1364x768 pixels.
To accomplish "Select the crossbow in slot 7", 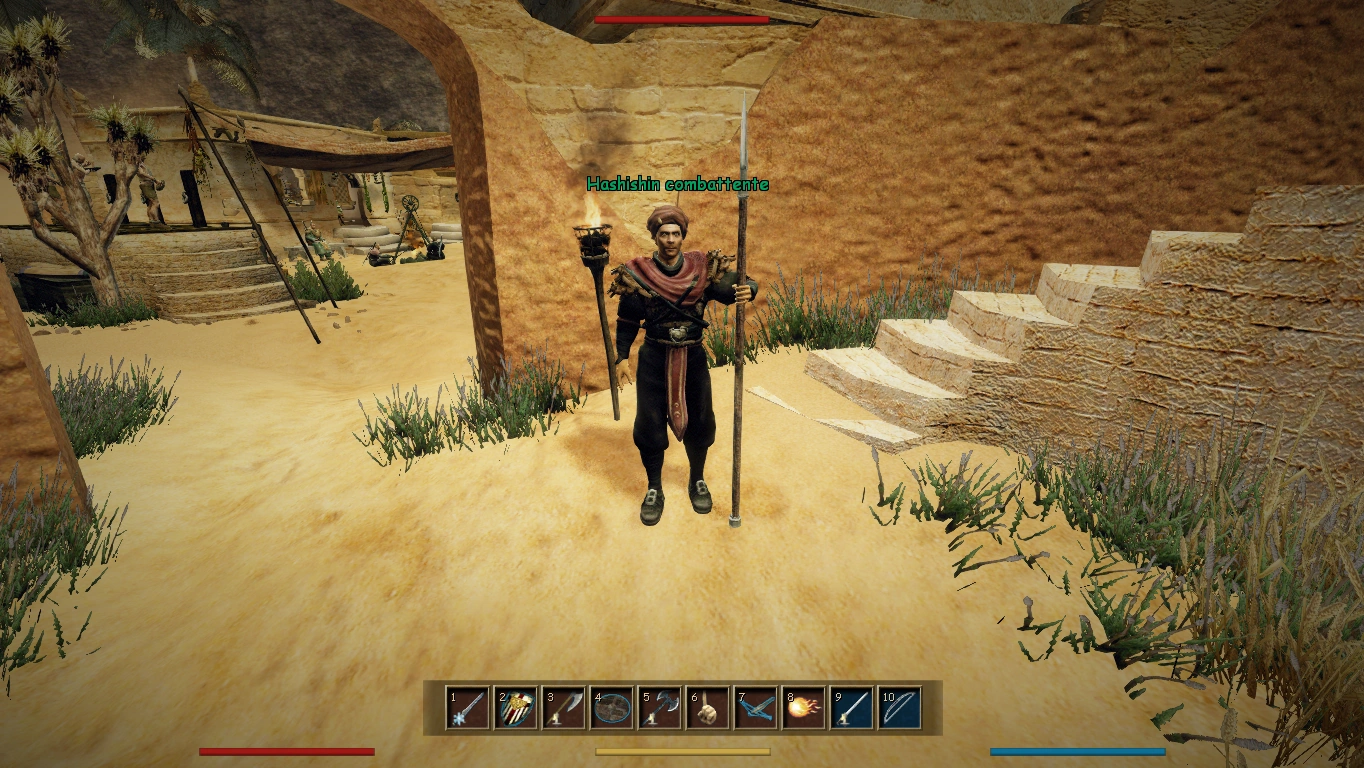I will 755,708.
